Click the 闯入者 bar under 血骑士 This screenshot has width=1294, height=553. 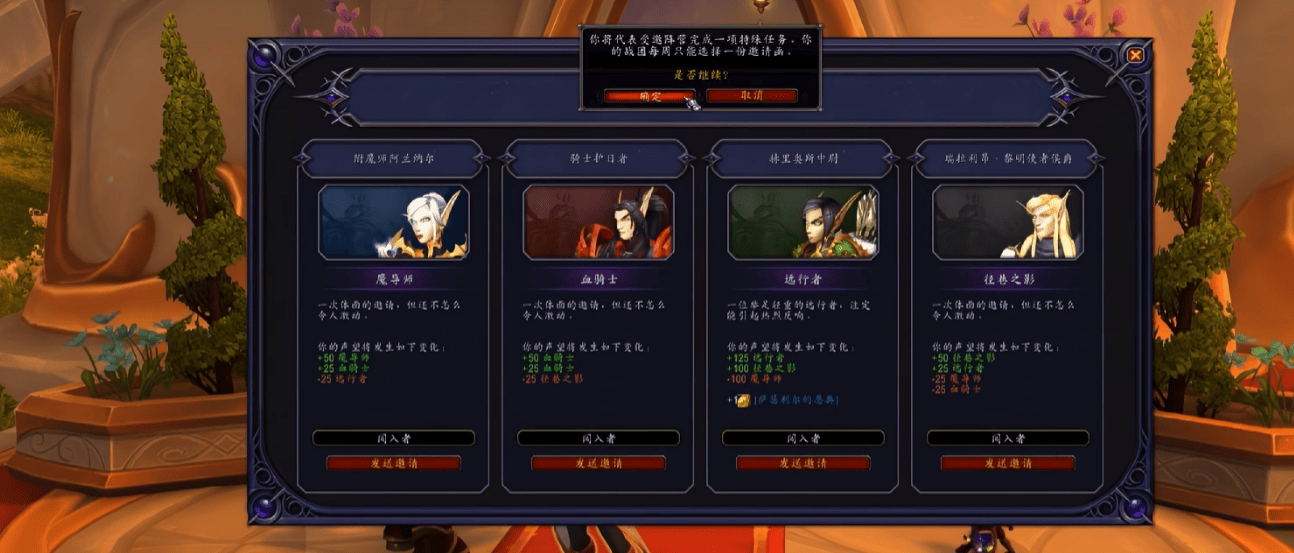click(598, 438)
